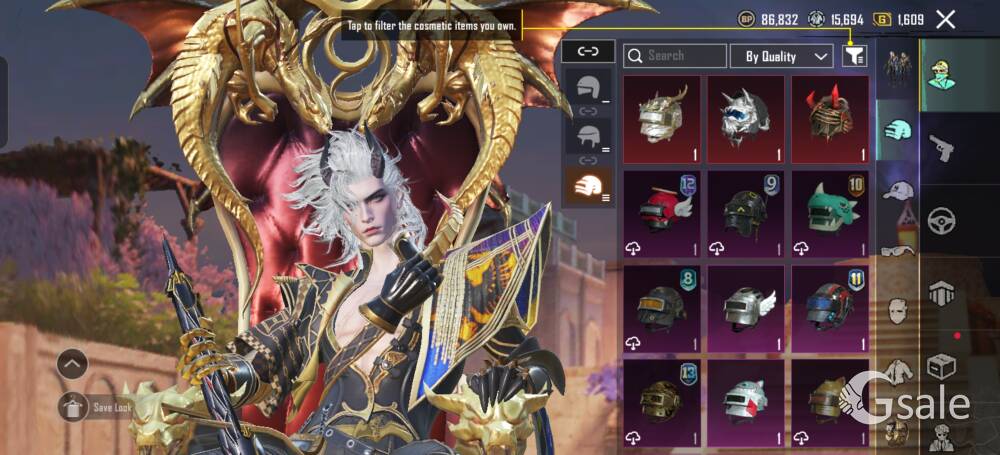This screenshot has width=1000, height=455.
Task: Open the By Quality sort dropdown
Action: click(782, 56)
